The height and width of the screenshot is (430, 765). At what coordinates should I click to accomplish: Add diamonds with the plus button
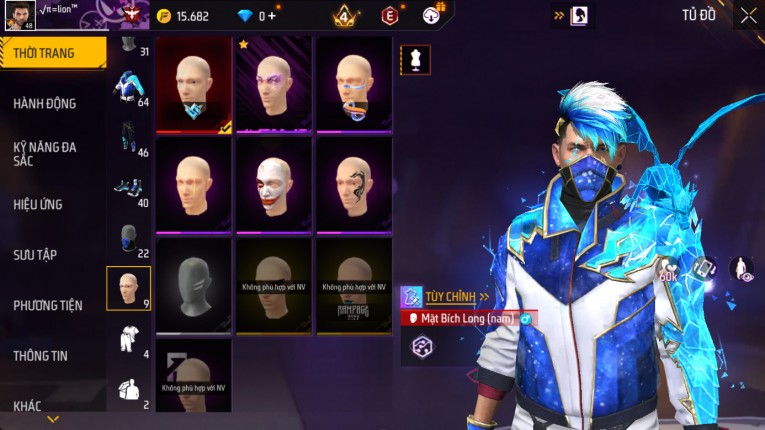coord(271,16)
